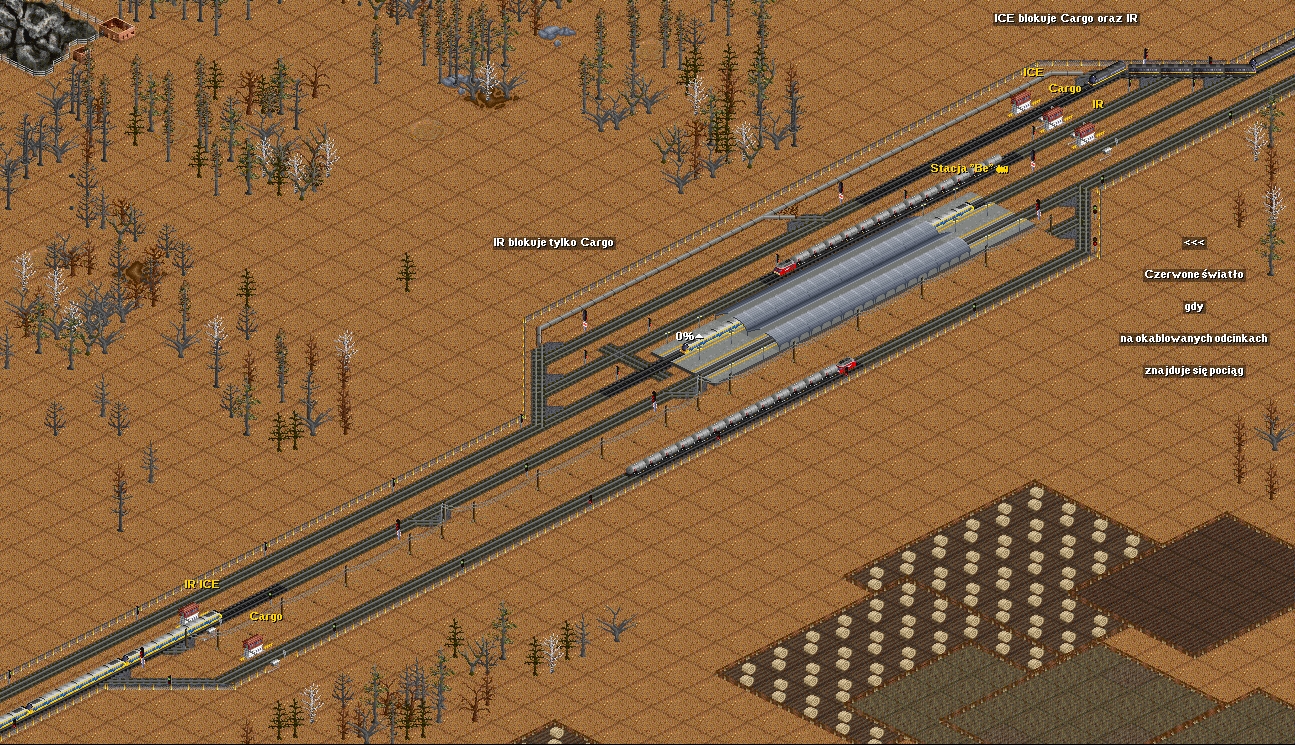Select the "<<<" arrow sign

(x=1194, y=242)
